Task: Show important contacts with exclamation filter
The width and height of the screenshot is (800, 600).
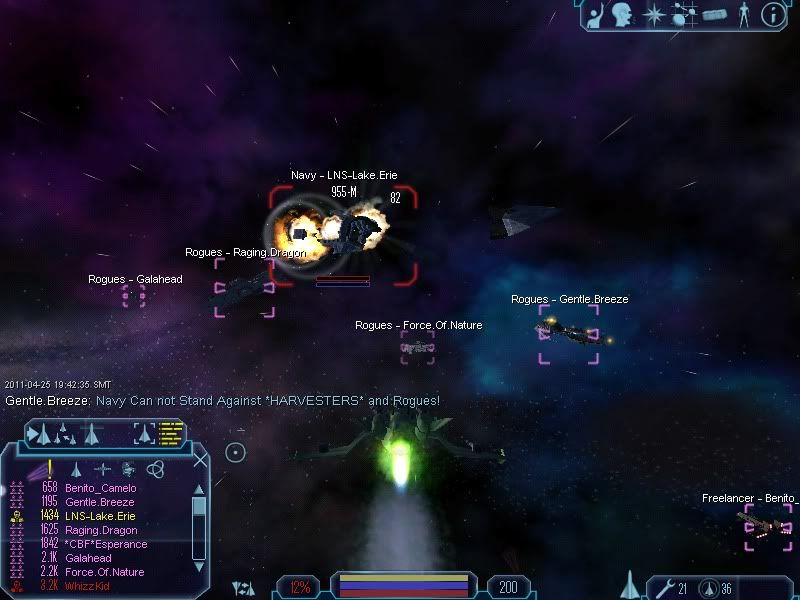Action: pos(49,468)
